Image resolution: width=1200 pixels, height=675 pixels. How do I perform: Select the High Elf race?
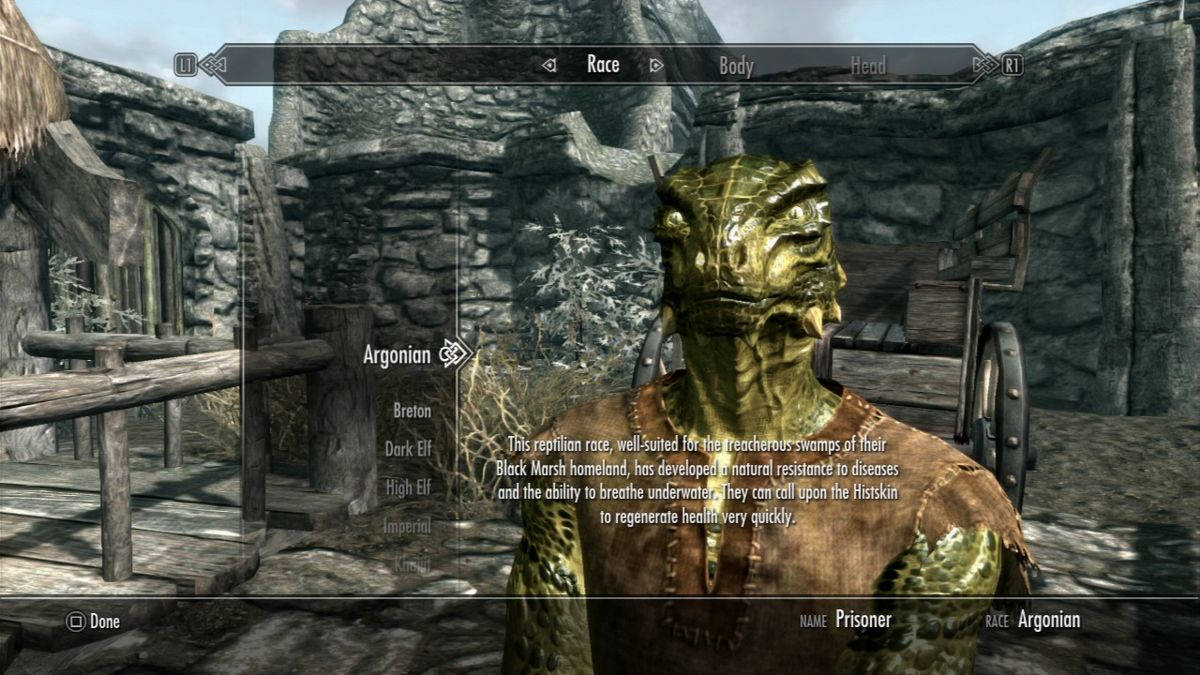408,488
